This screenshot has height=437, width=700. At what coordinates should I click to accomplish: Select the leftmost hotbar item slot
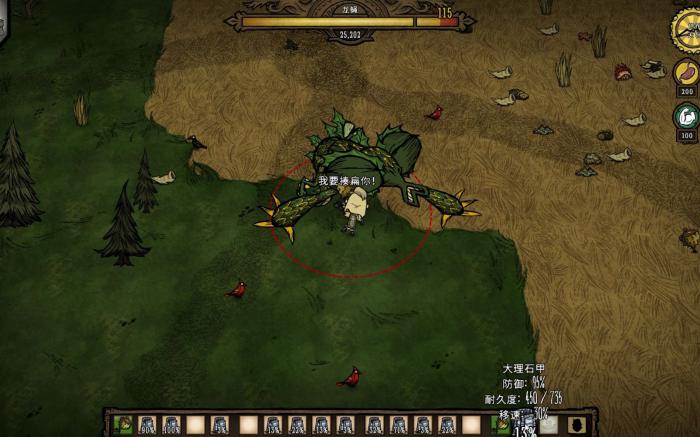(x=124, y=424)
